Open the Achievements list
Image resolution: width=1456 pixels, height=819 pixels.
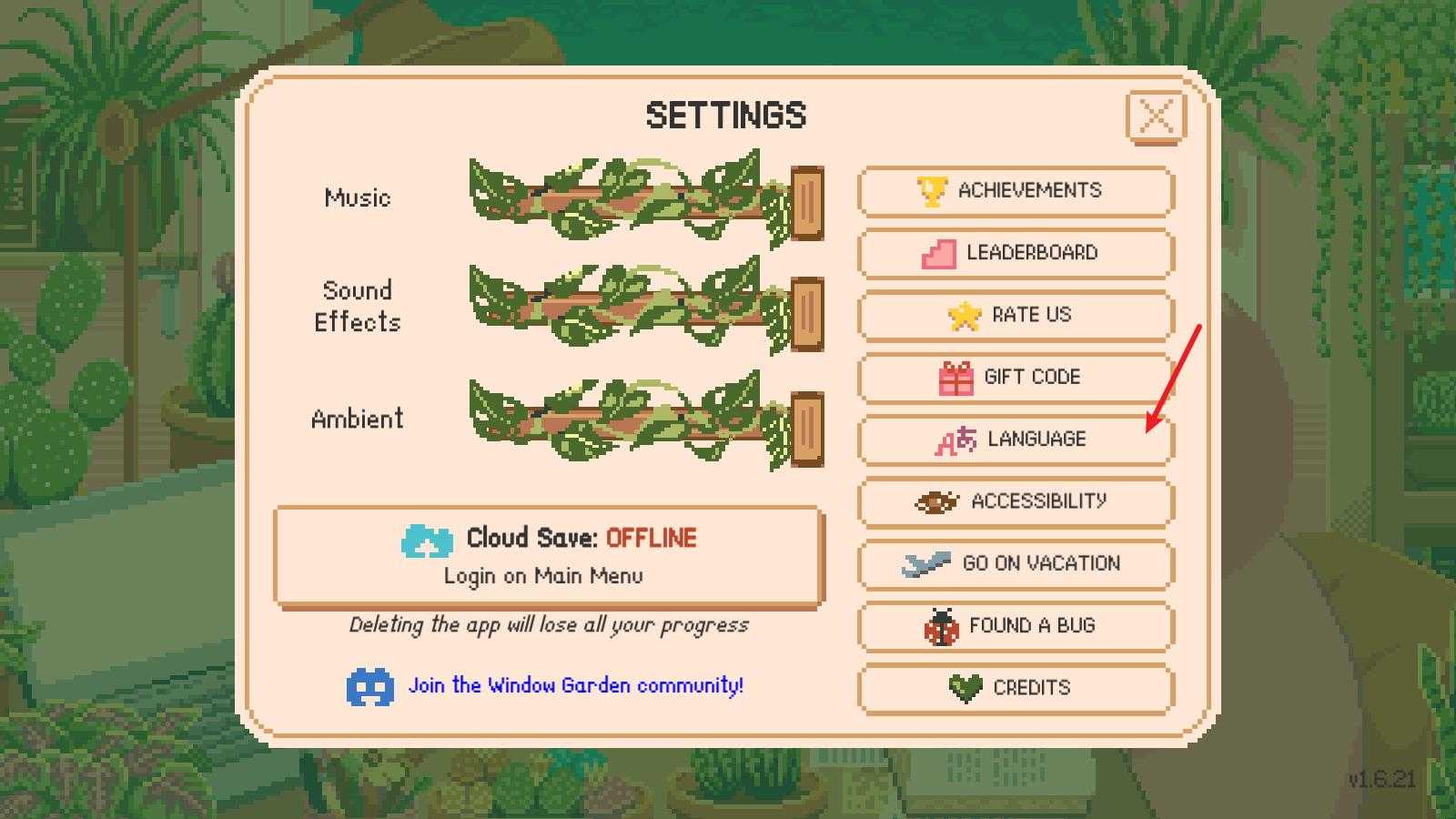pos(1016,191)
